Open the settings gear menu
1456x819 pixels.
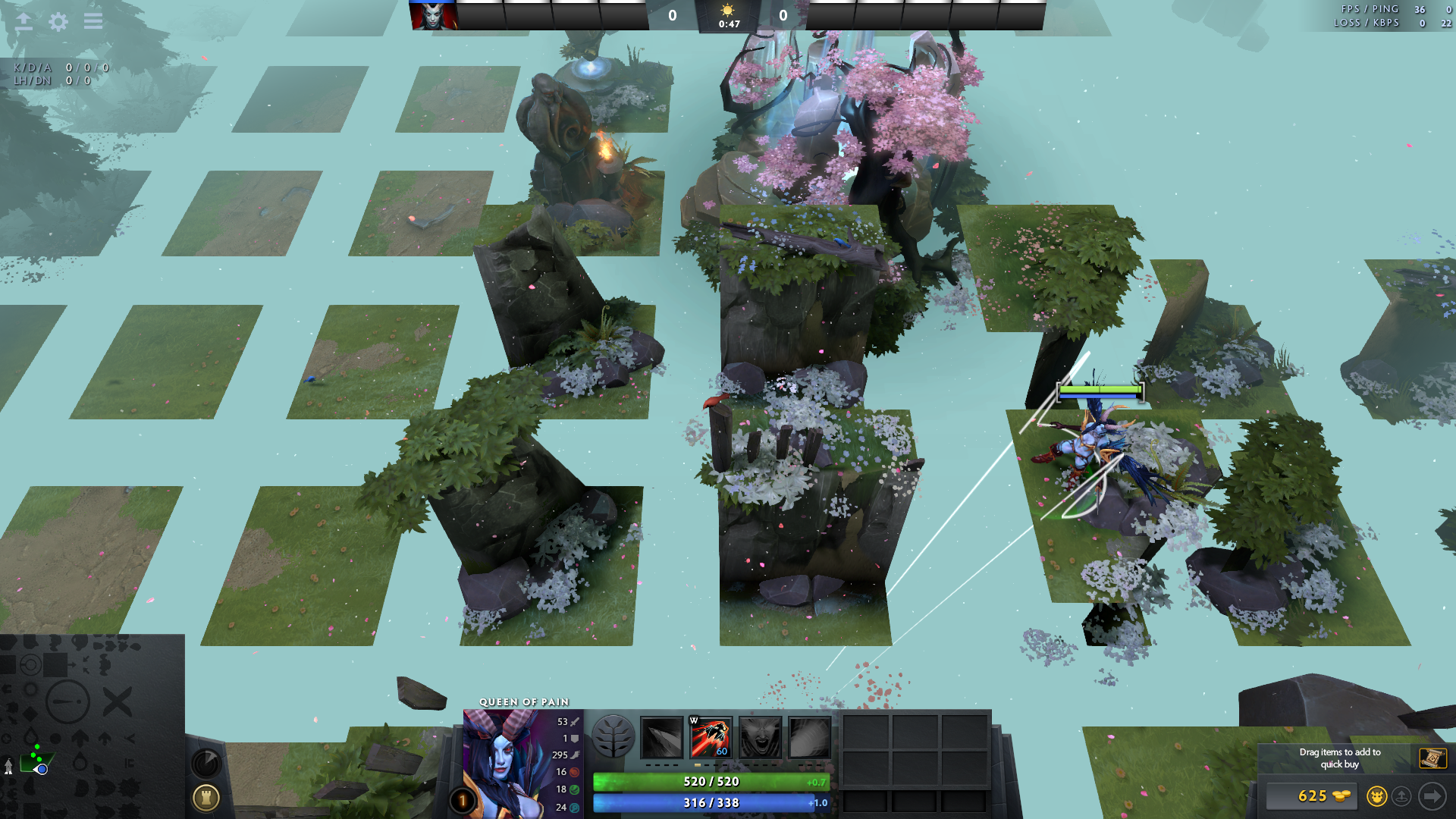58,21
